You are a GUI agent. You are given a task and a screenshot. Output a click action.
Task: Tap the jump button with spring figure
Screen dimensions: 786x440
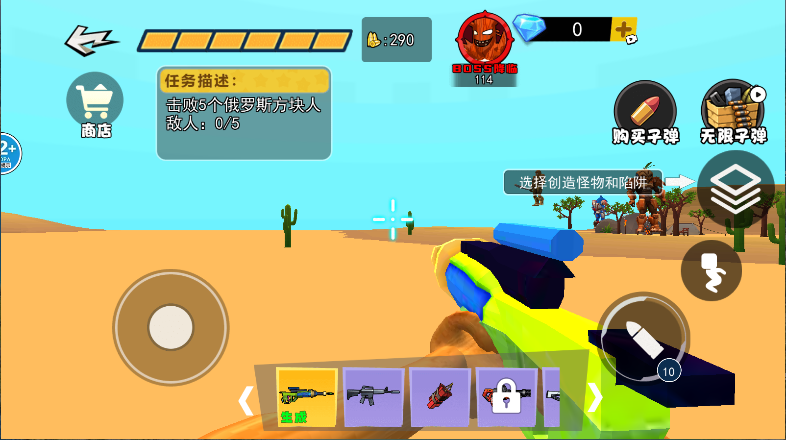[x=711, y=270]
